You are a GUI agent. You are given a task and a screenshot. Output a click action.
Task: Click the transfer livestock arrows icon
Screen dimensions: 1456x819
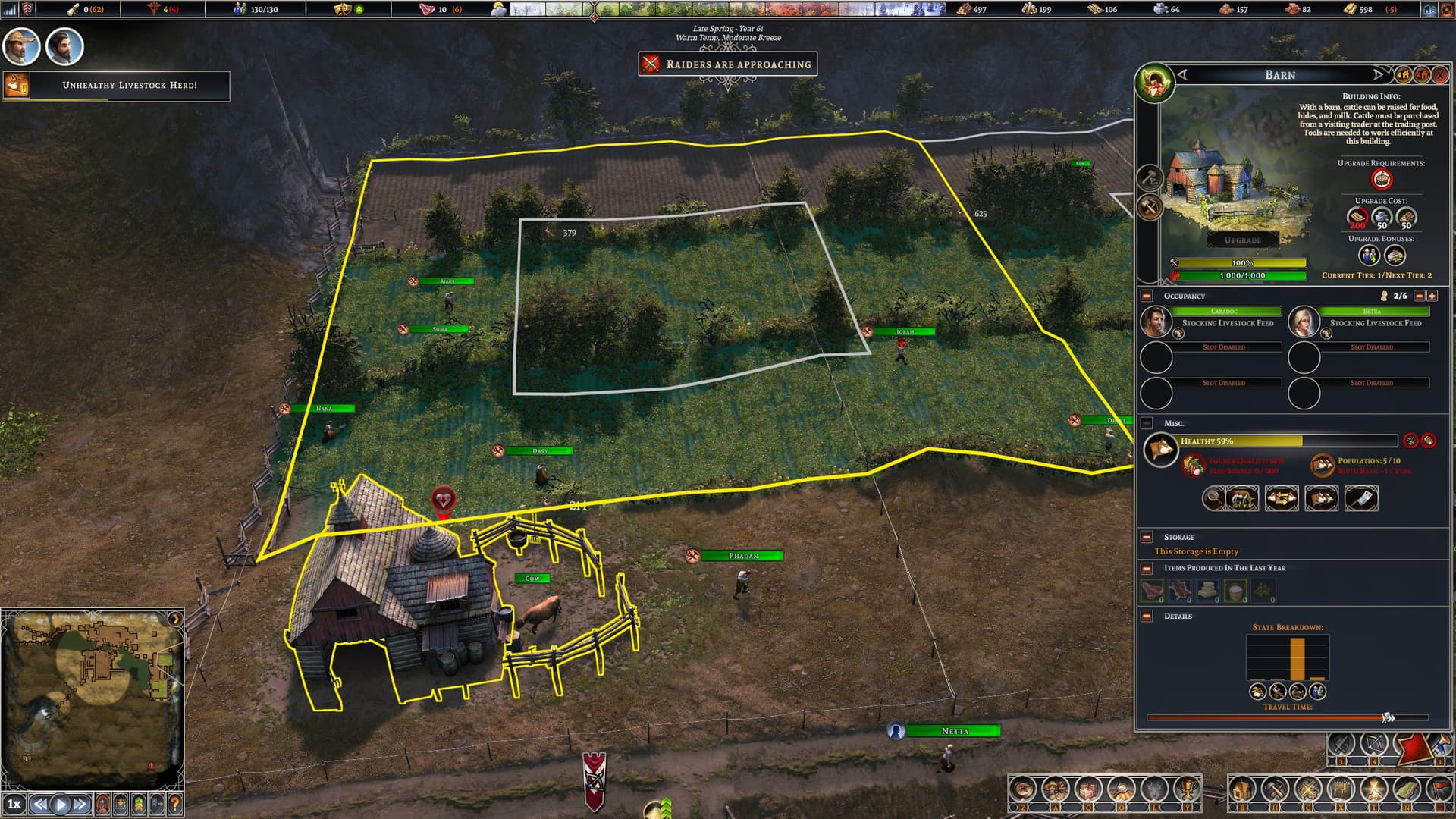pos(1282,498)
